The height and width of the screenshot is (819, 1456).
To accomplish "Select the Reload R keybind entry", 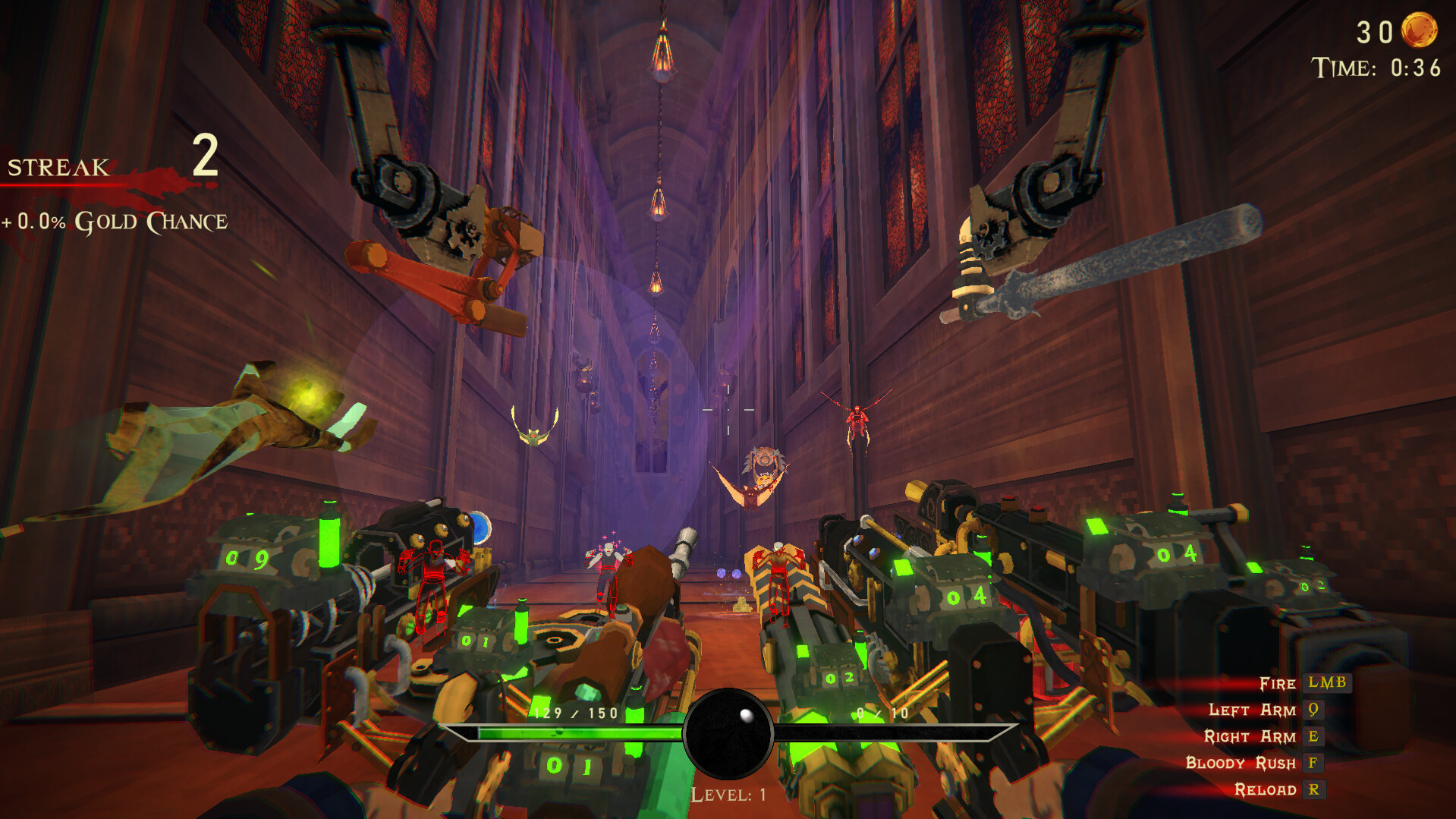I will (x=1313, y=790).
